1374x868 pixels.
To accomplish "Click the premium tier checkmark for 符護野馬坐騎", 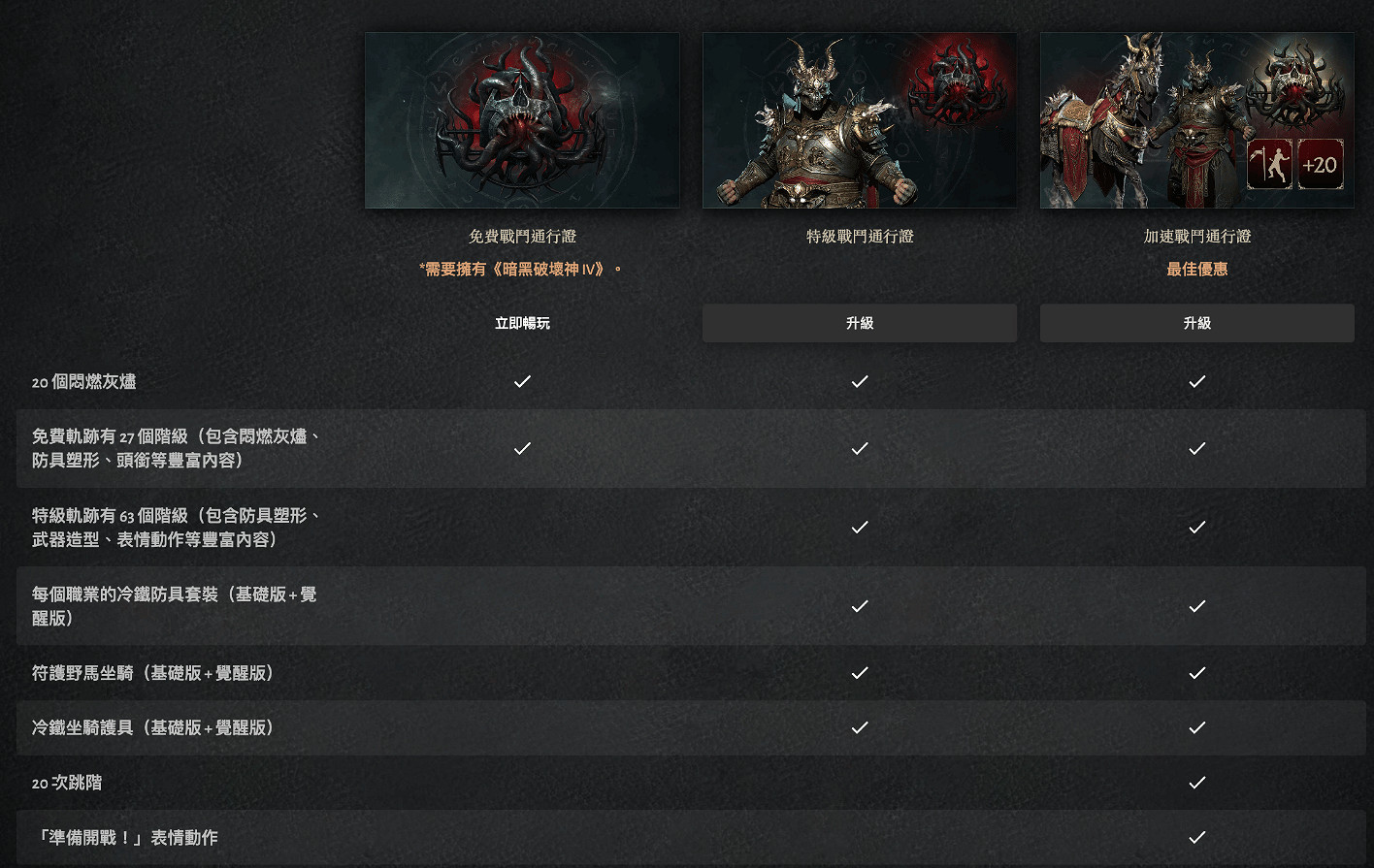I will (859, 673).
